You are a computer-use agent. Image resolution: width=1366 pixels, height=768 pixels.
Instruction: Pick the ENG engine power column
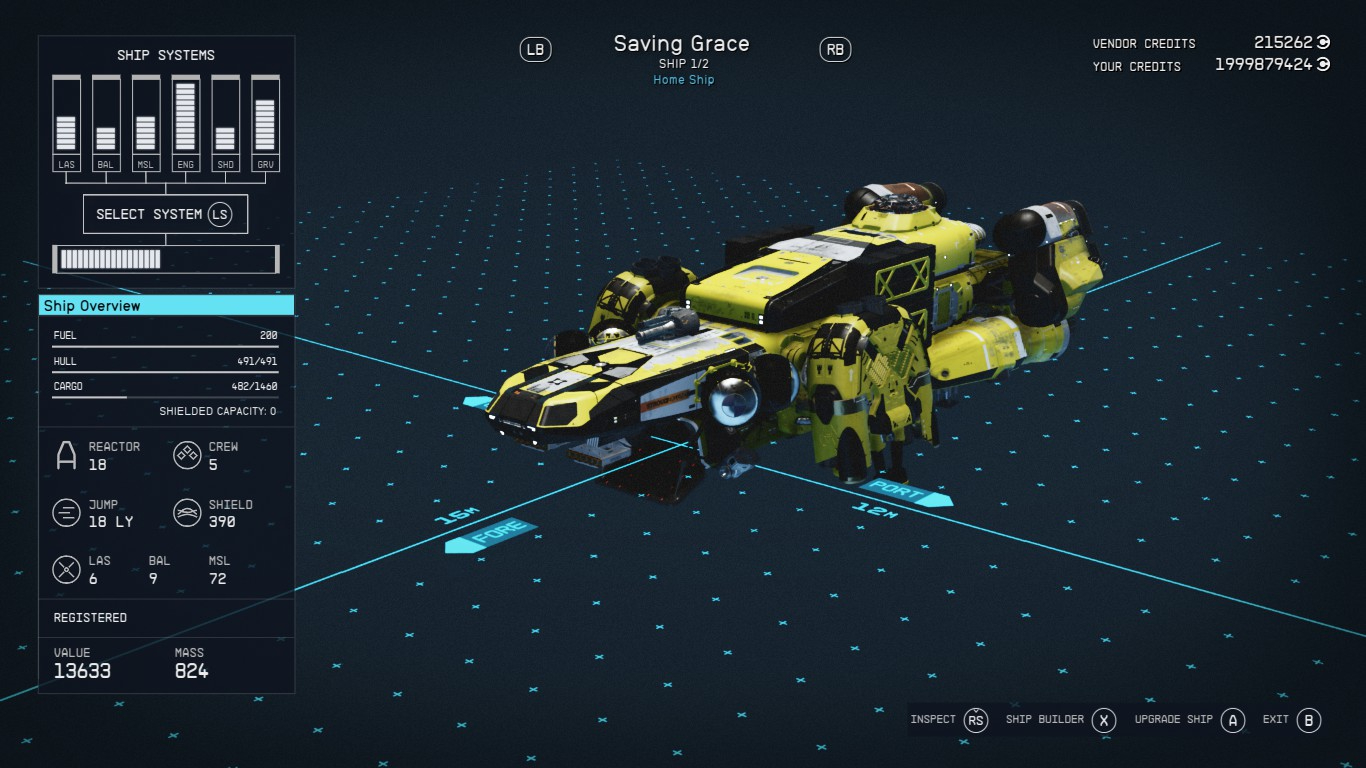(185, 122)
